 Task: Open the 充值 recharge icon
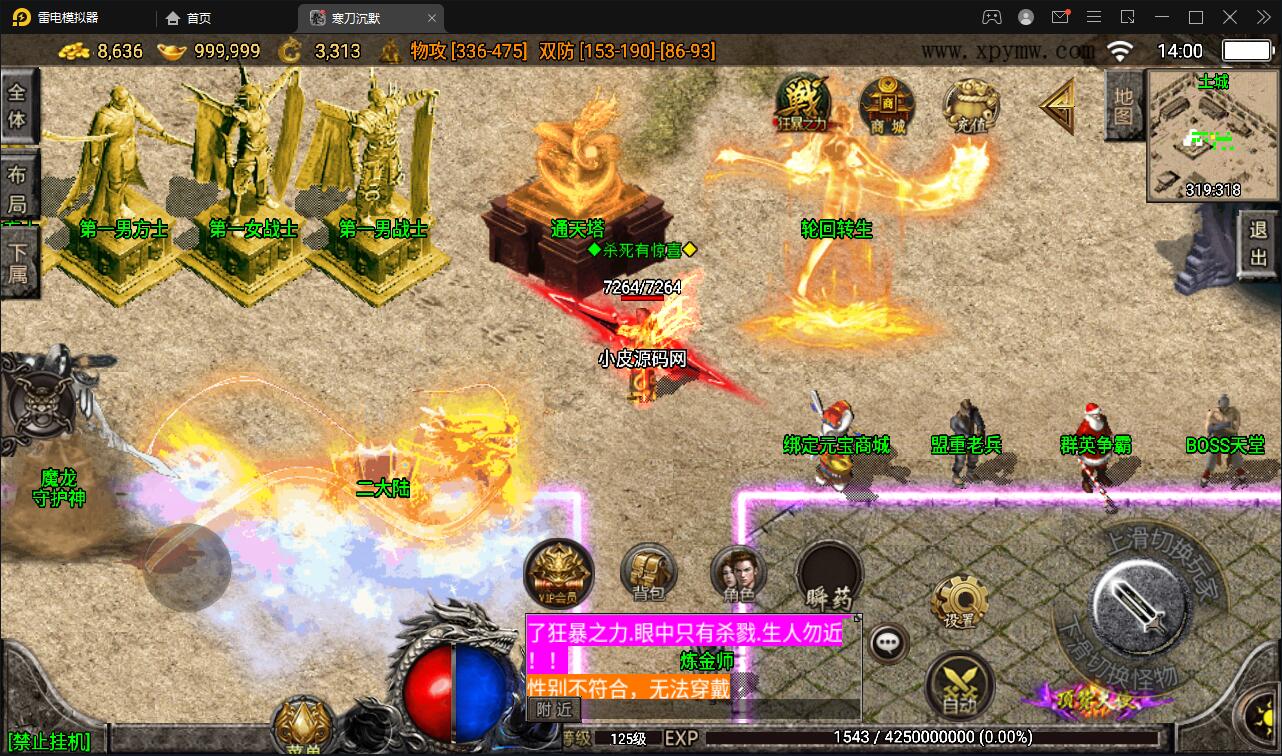[968, 105]
